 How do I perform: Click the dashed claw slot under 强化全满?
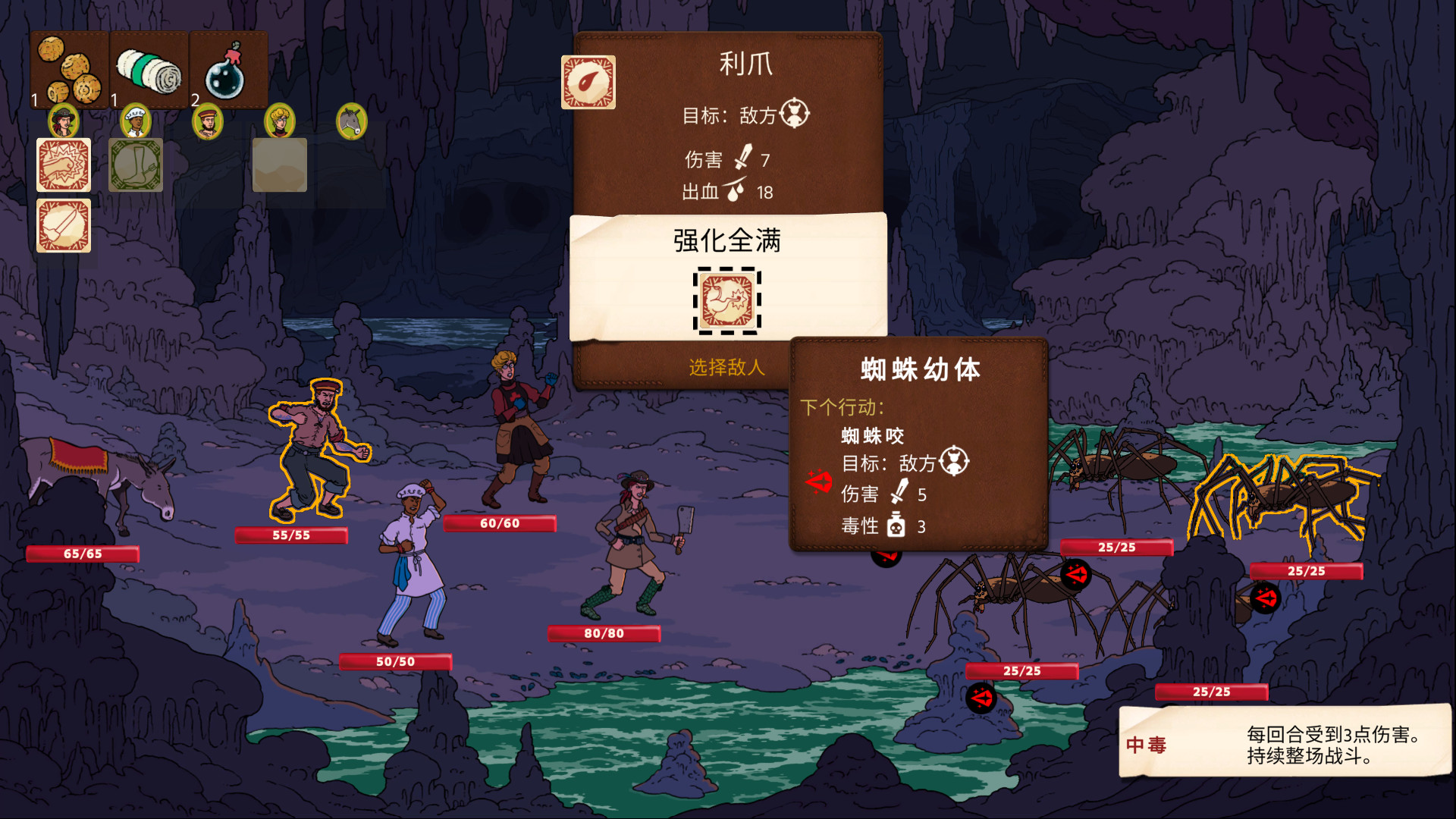click(x=727, y=302)
